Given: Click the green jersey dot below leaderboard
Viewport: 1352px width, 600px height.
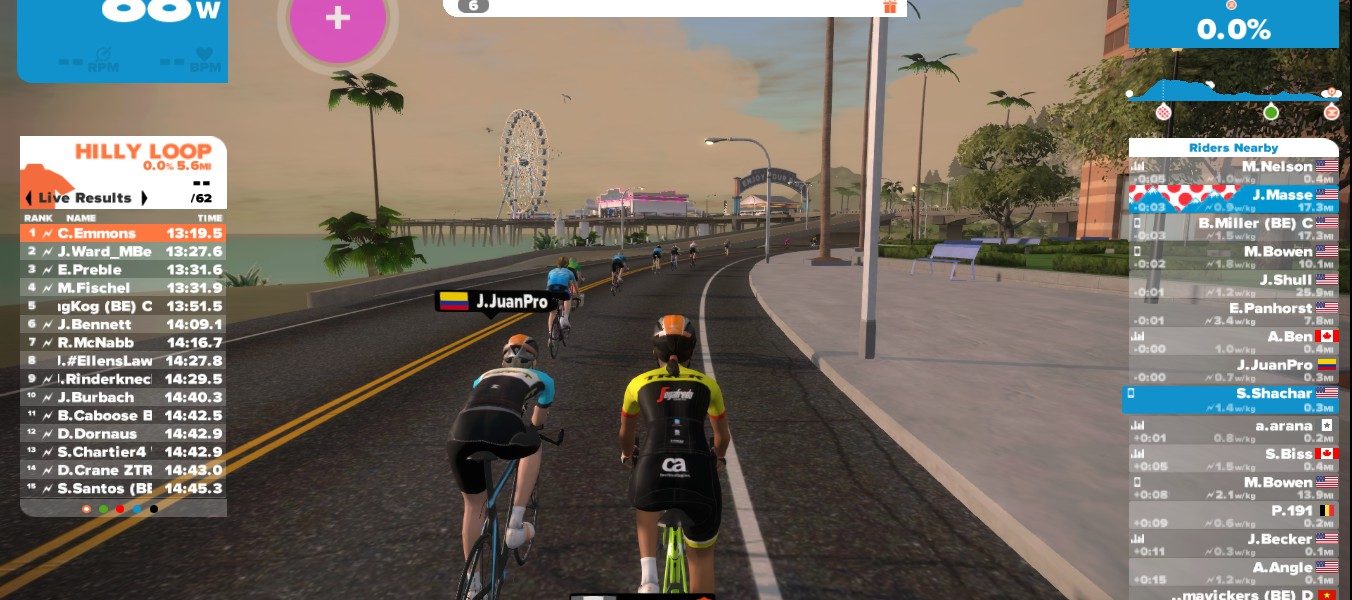Looking at the screenshot, I should tap(103, 509).
